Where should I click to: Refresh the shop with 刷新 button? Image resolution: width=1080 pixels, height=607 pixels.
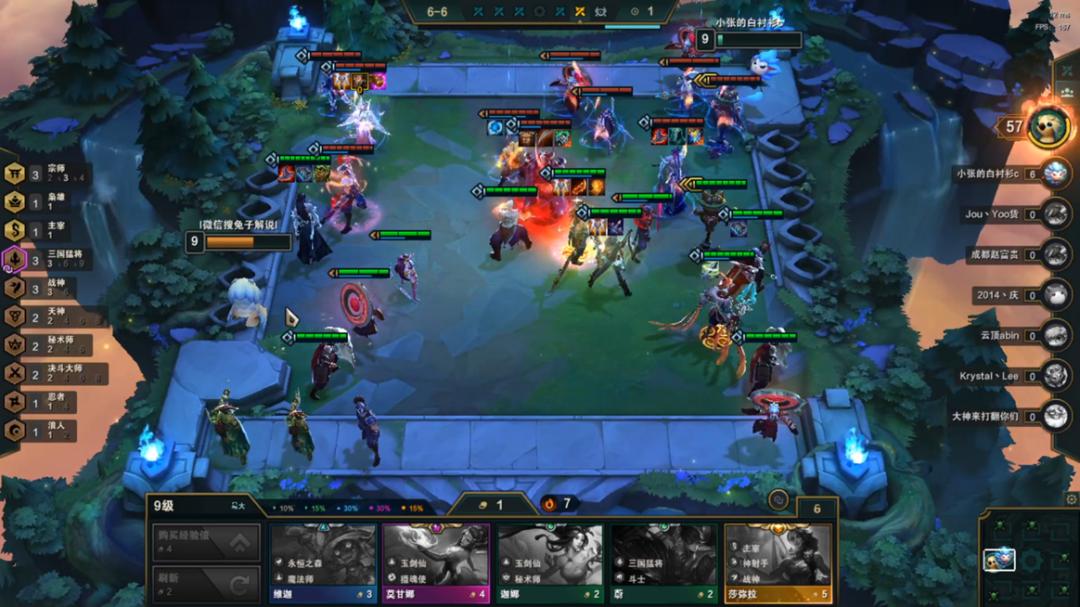(208, 583)
